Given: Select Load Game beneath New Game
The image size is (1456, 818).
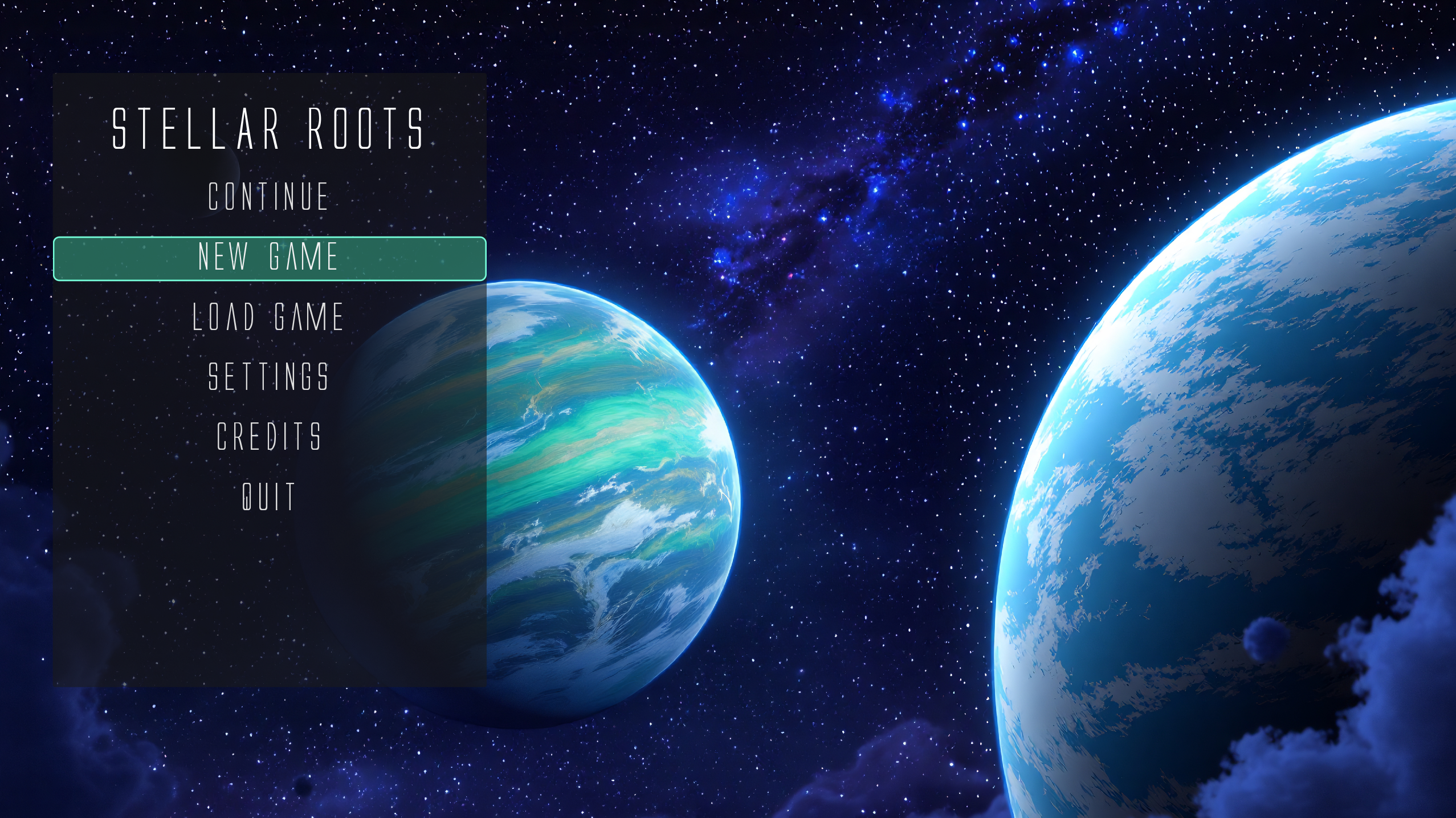Looking at the screenshot, I should [268, 317].
